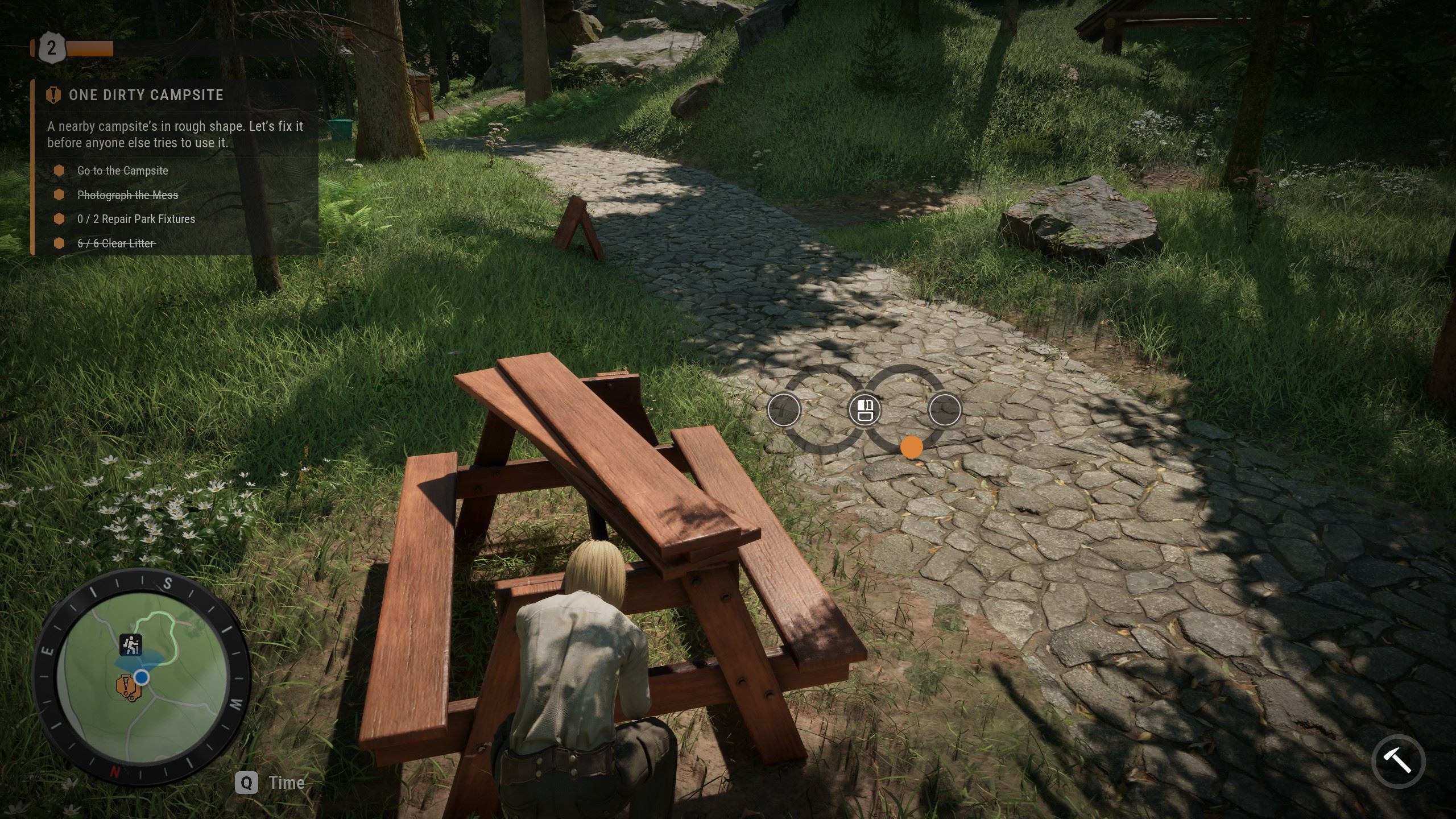Click the level 2 badge

(52, 48)
